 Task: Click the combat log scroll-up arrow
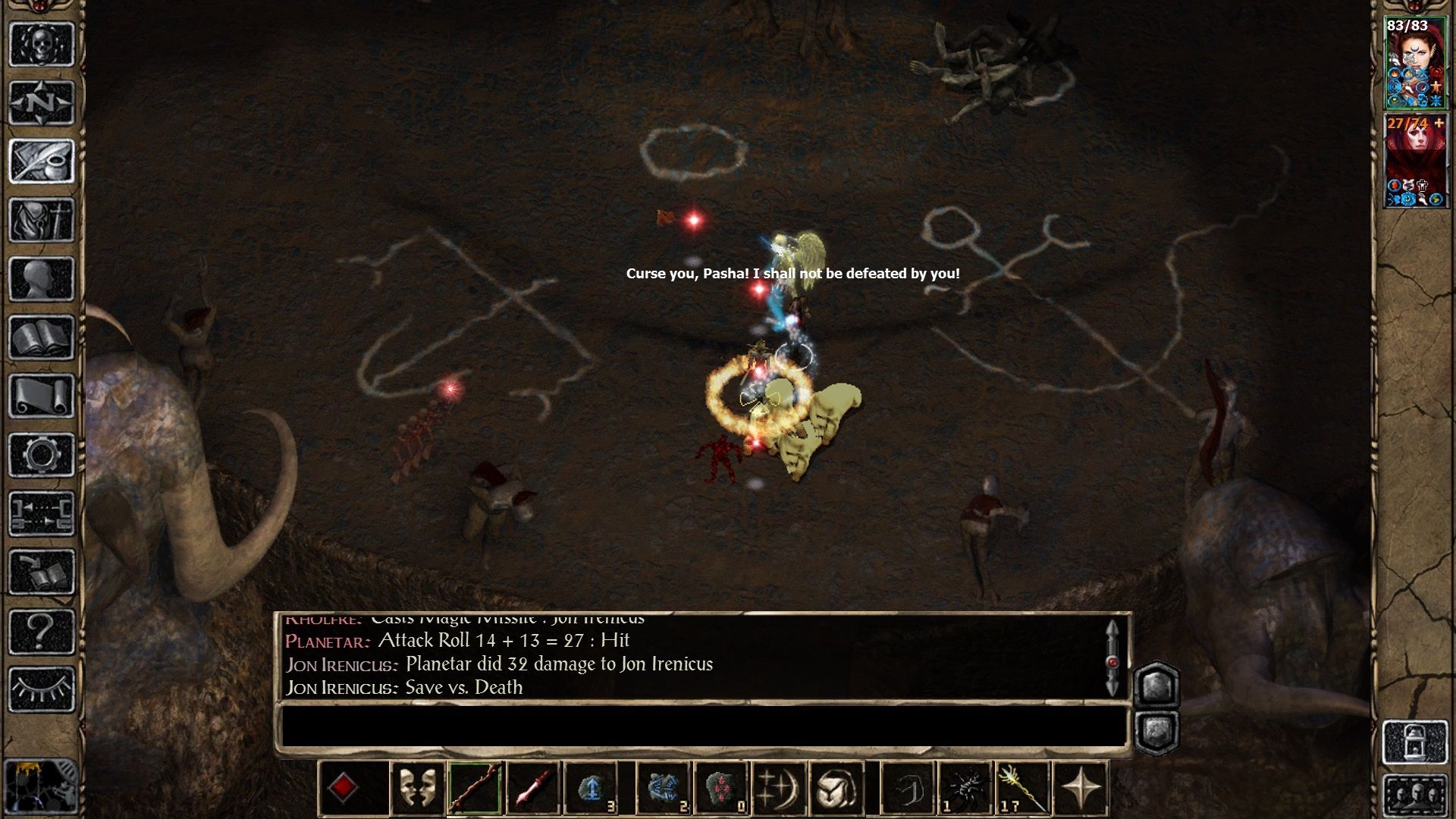(x=1112, y=629)
